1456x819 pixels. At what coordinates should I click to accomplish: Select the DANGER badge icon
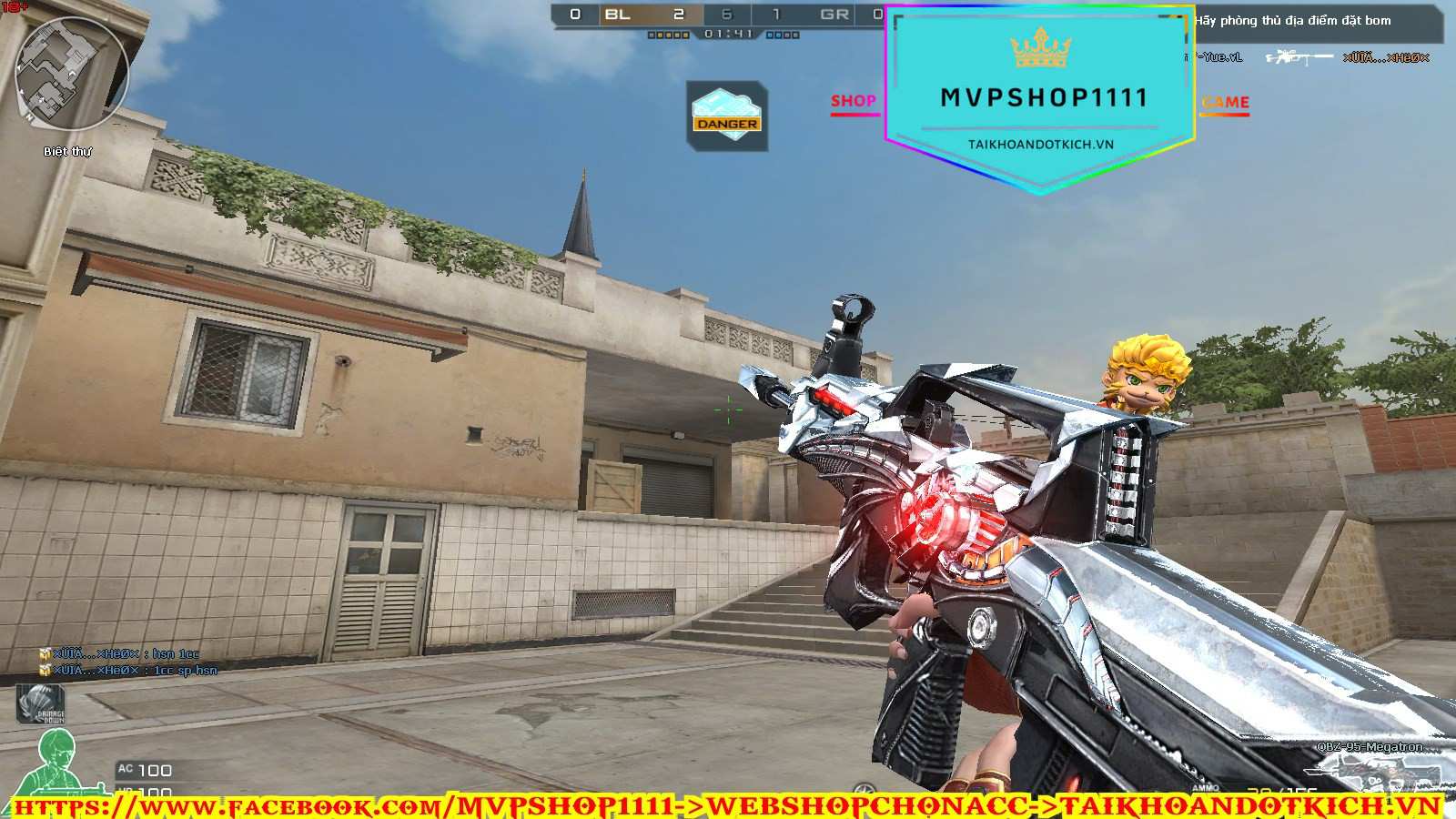pyautogui.click(x=727, y=116)
